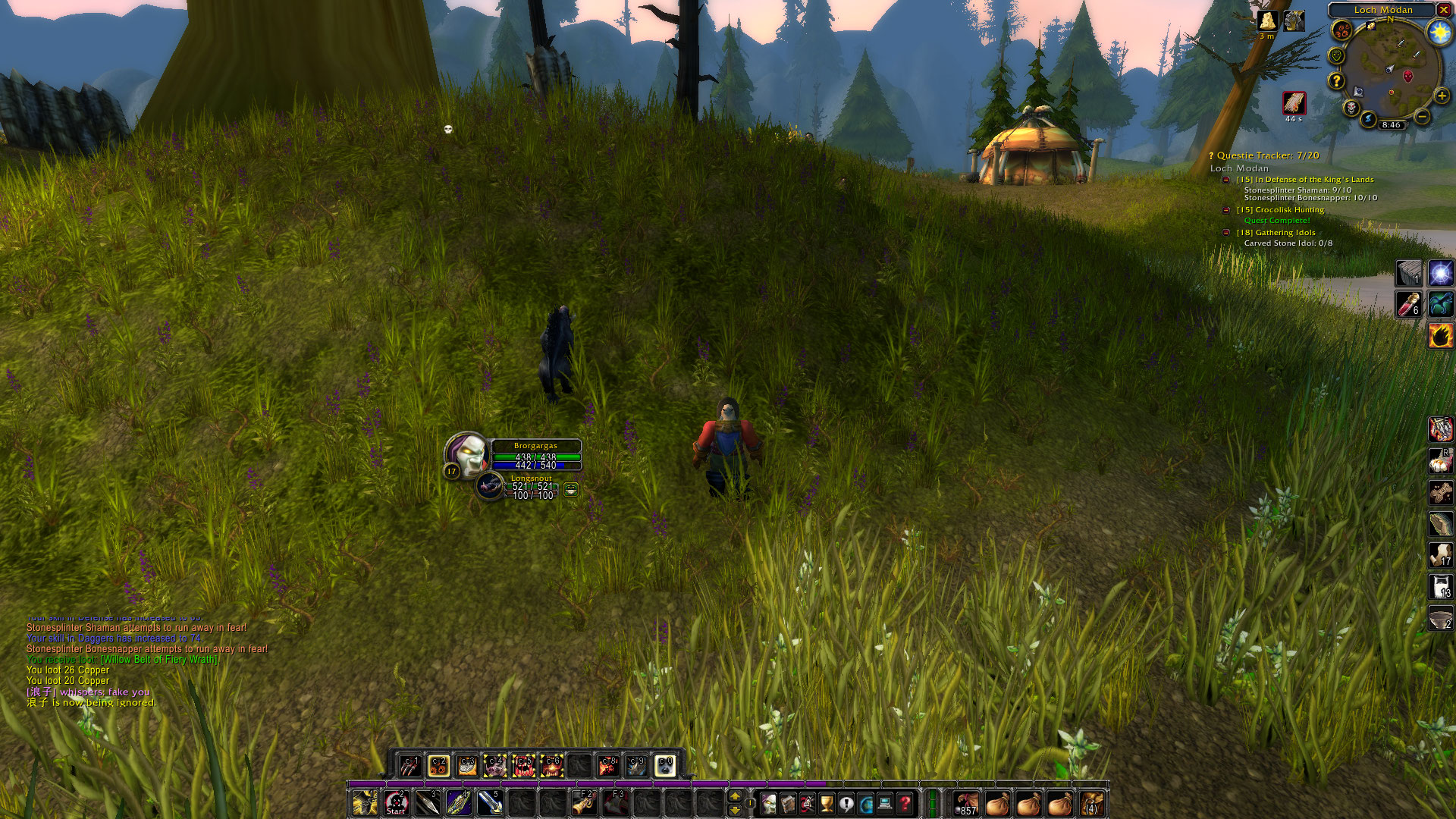
Task: Select the Longsnout pet frame
Action: coord(490,485)
